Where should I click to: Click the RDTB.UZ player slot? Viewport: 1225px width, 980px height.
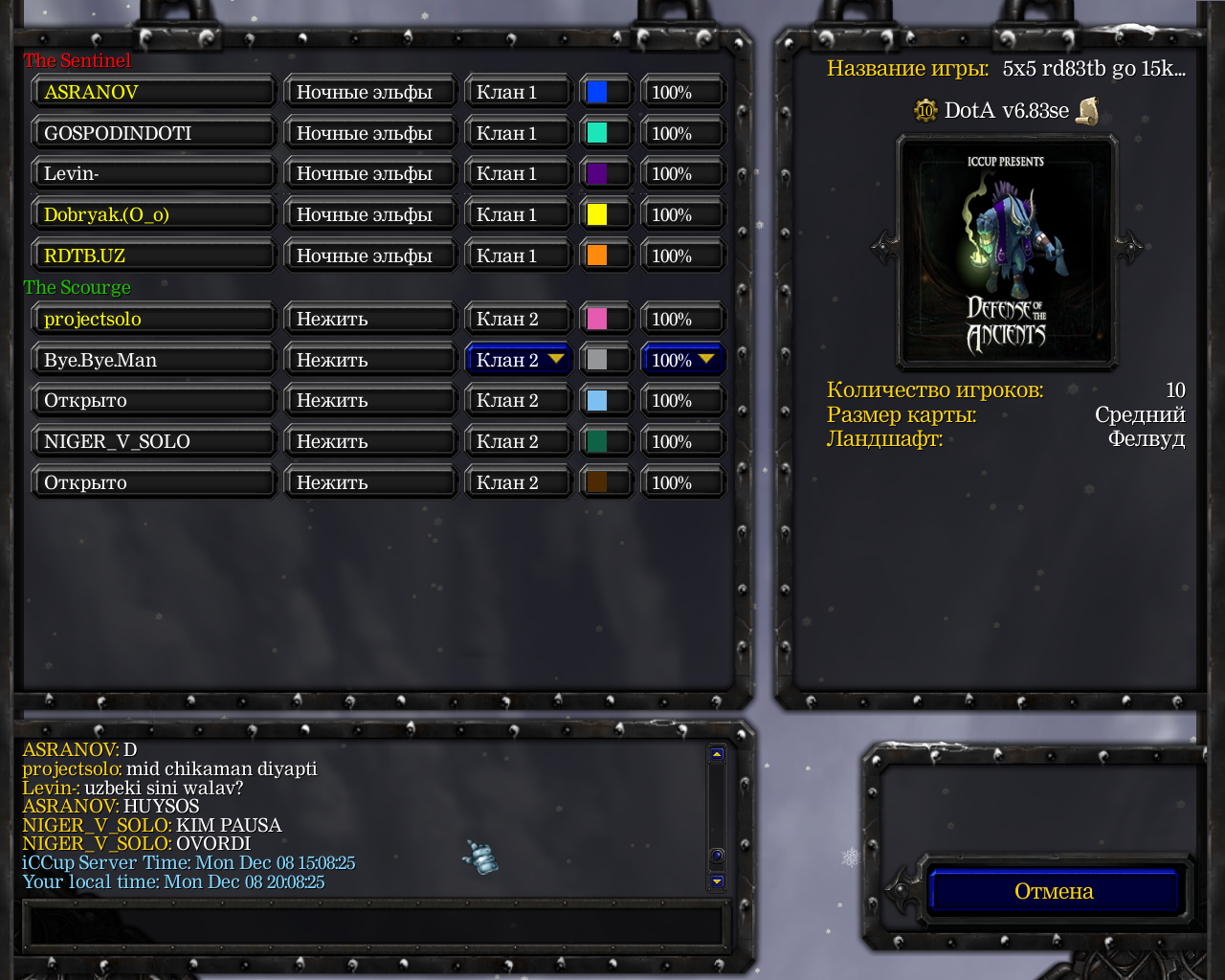point(154,256)
